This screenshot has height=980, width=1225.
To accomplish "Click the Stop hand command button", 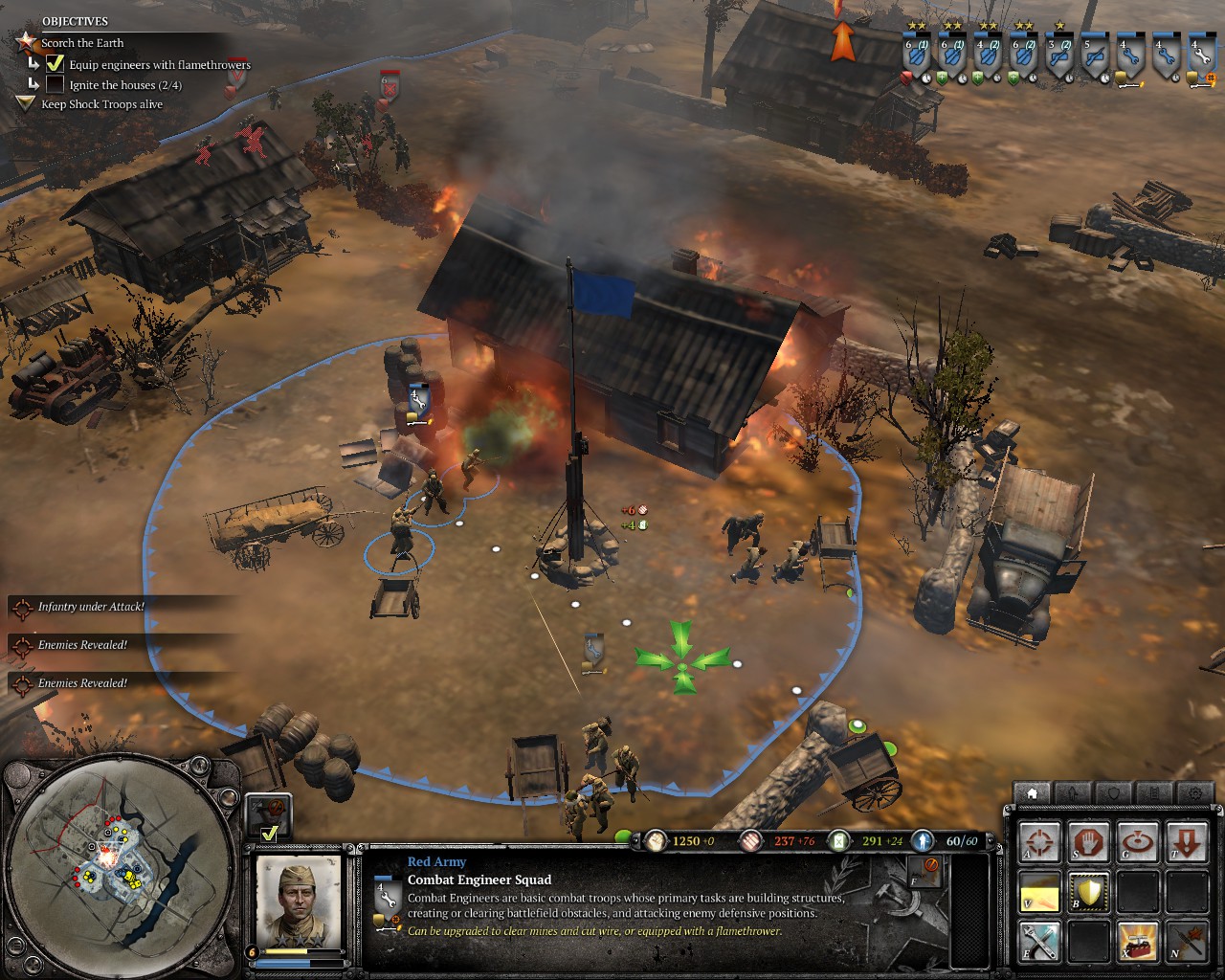I will tap(1088, 842).
